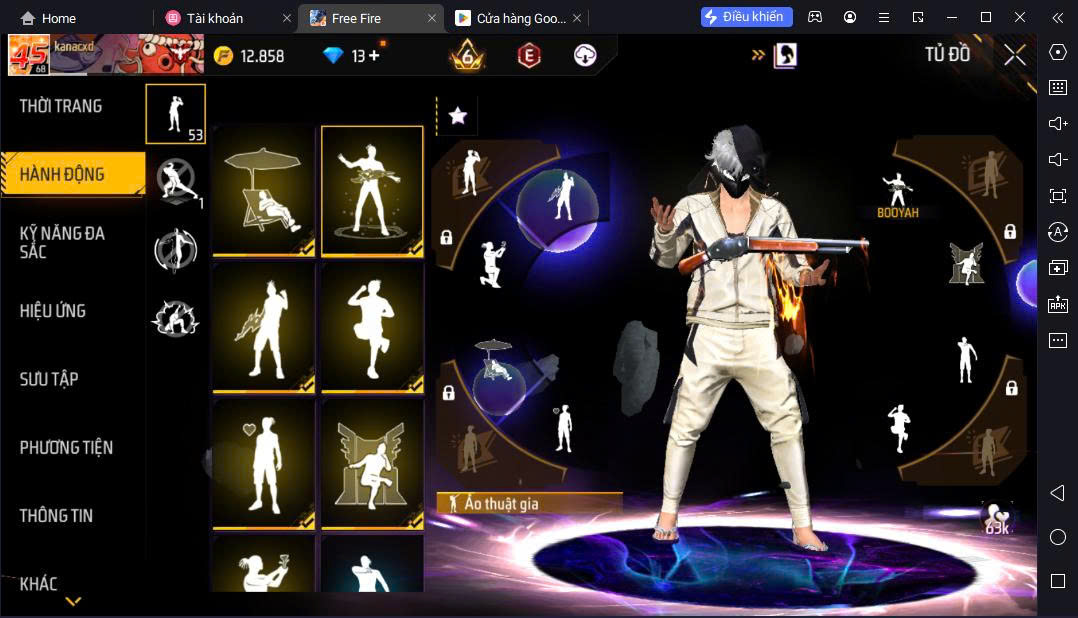Open the Hiệu Ứng category
This screenshot has width=1078, height=618.
click(53, 311)
